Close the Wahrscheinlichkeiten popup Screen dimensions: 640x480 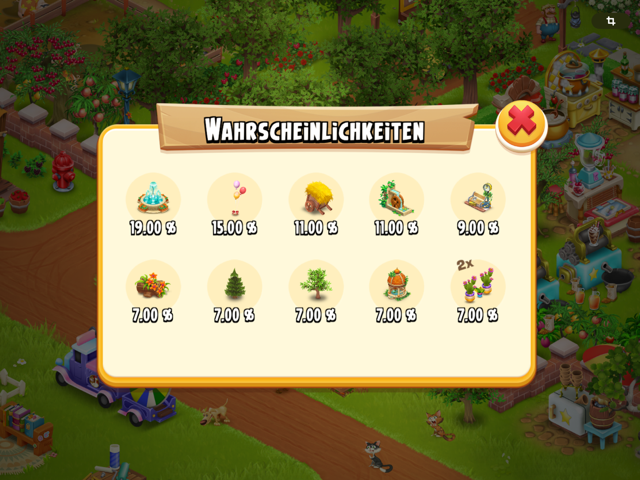[x=521, y=123]
